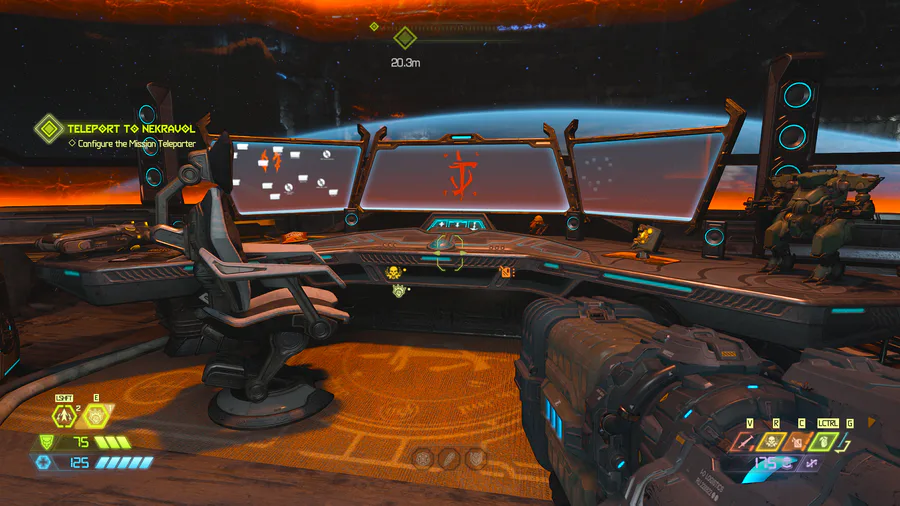
Task: Select the yellow skull equipment icon
Action: (x=773, y=440)
